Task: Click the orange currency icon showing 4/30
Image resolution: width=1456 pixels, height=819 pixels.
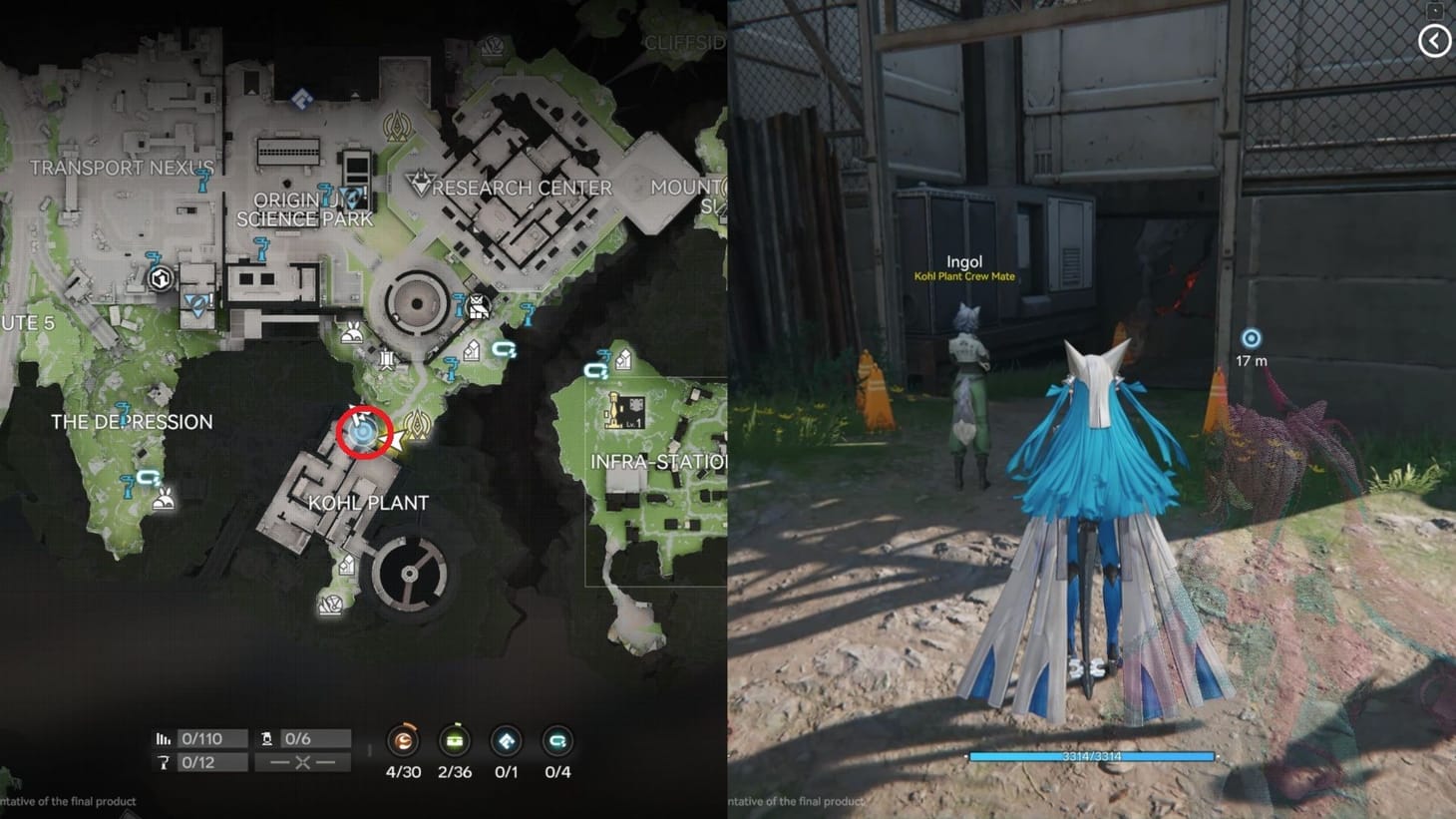Action: coord(402,742)
